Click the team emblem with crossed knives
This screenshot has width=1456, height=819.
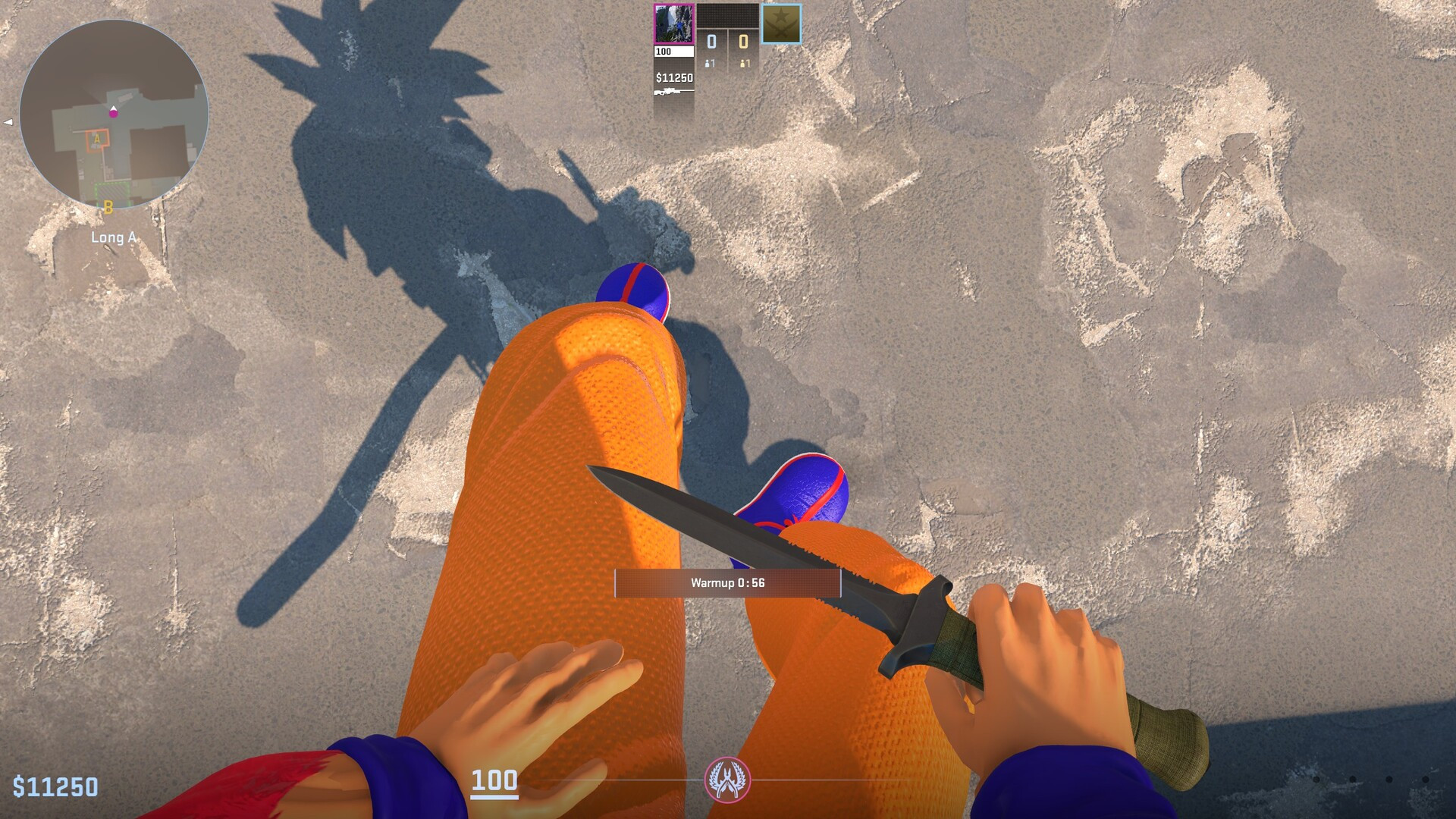(780, 24)
